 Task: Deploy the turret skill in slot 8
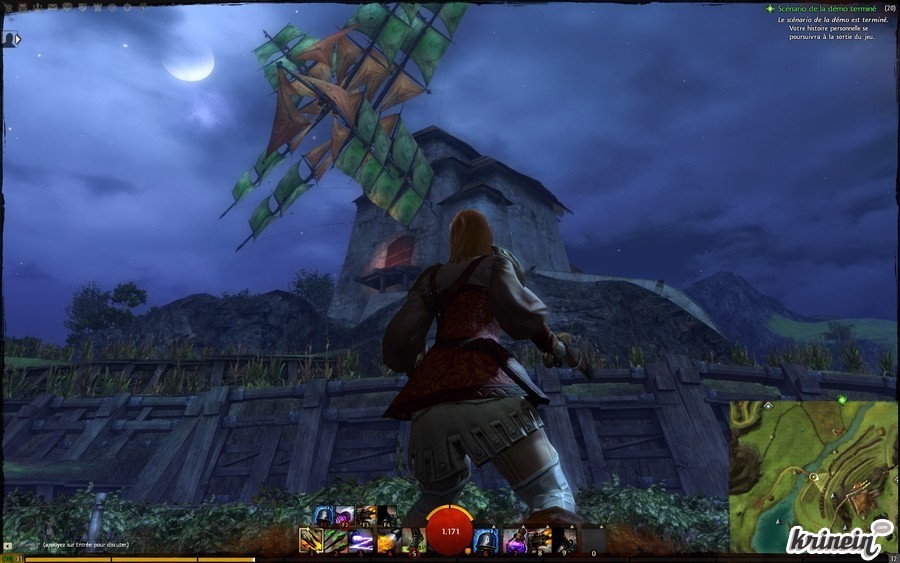tap(540, 541)
